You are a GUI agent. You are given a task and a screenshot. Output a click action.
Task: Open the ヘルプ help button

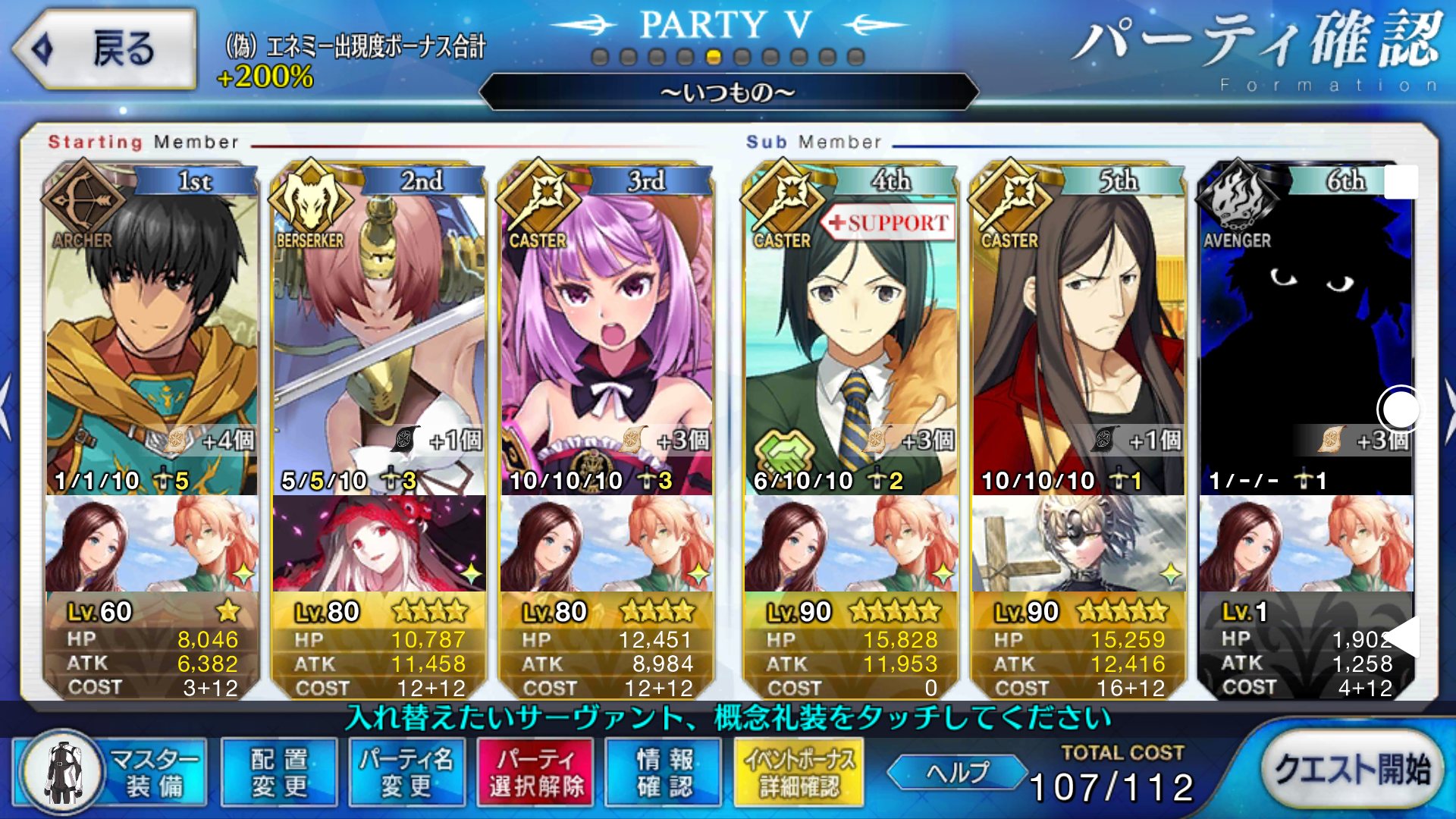coord(957,773)
